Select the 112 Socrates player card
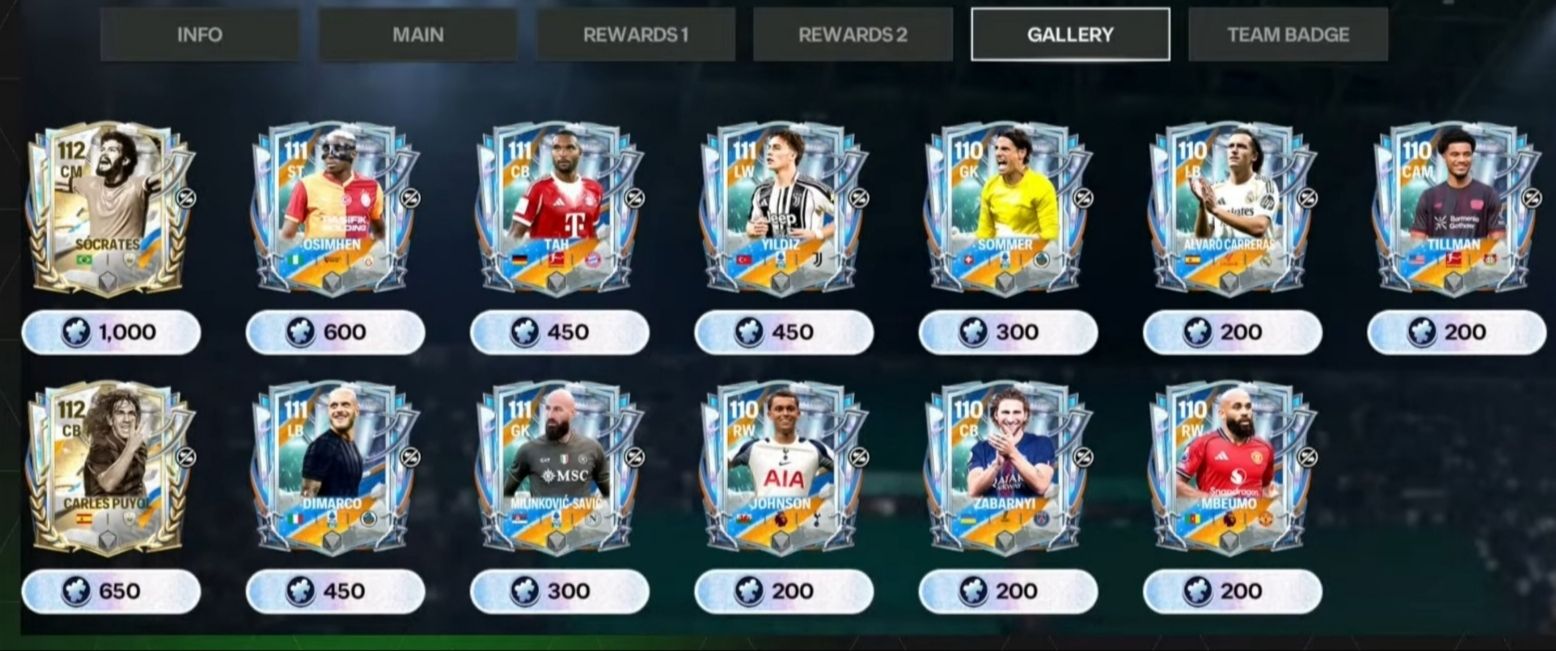This screenshot has height=651, width=1556. pyautogui.click(x=111, y=208)
